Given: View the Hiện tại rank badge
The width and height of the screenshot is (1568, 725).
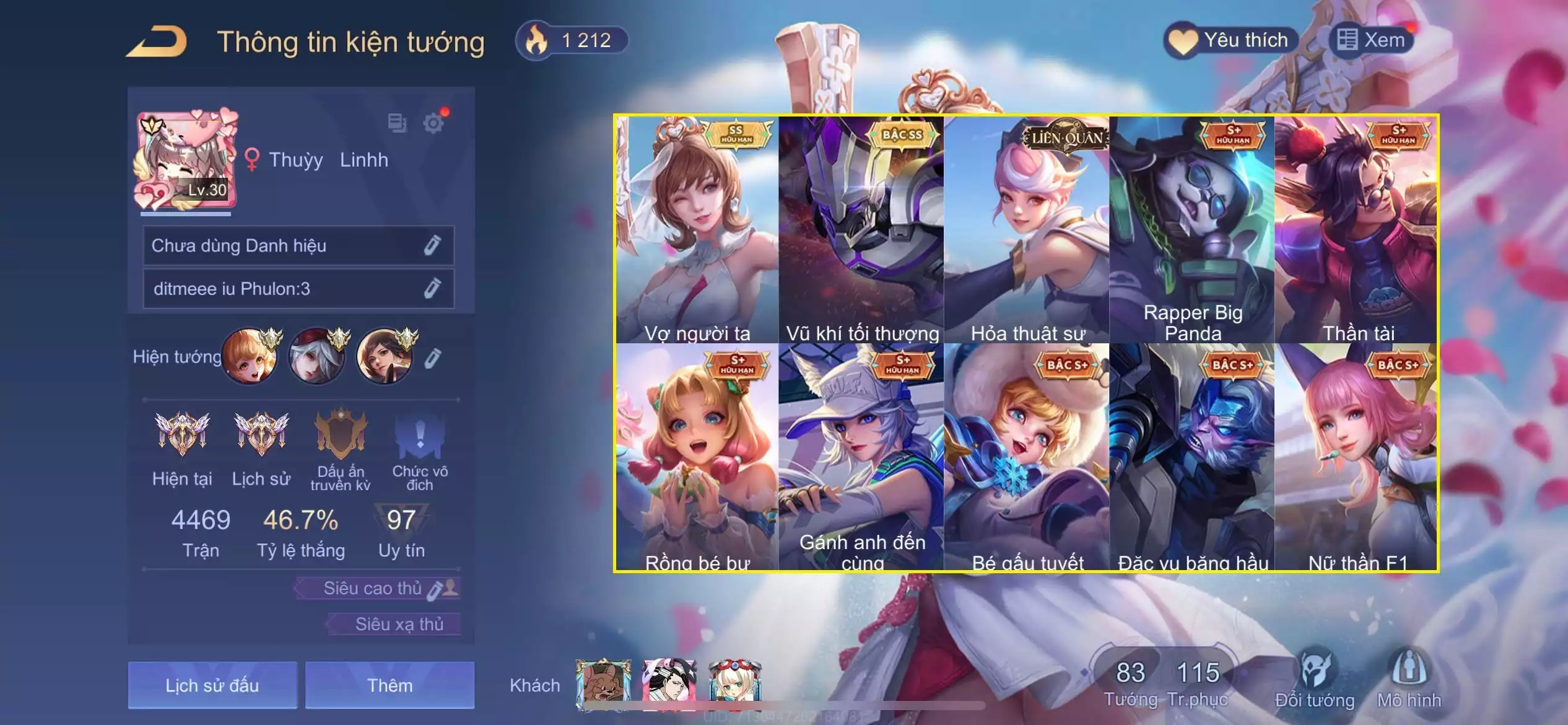Looking at the screenshot, I should [x=182, y=447].
